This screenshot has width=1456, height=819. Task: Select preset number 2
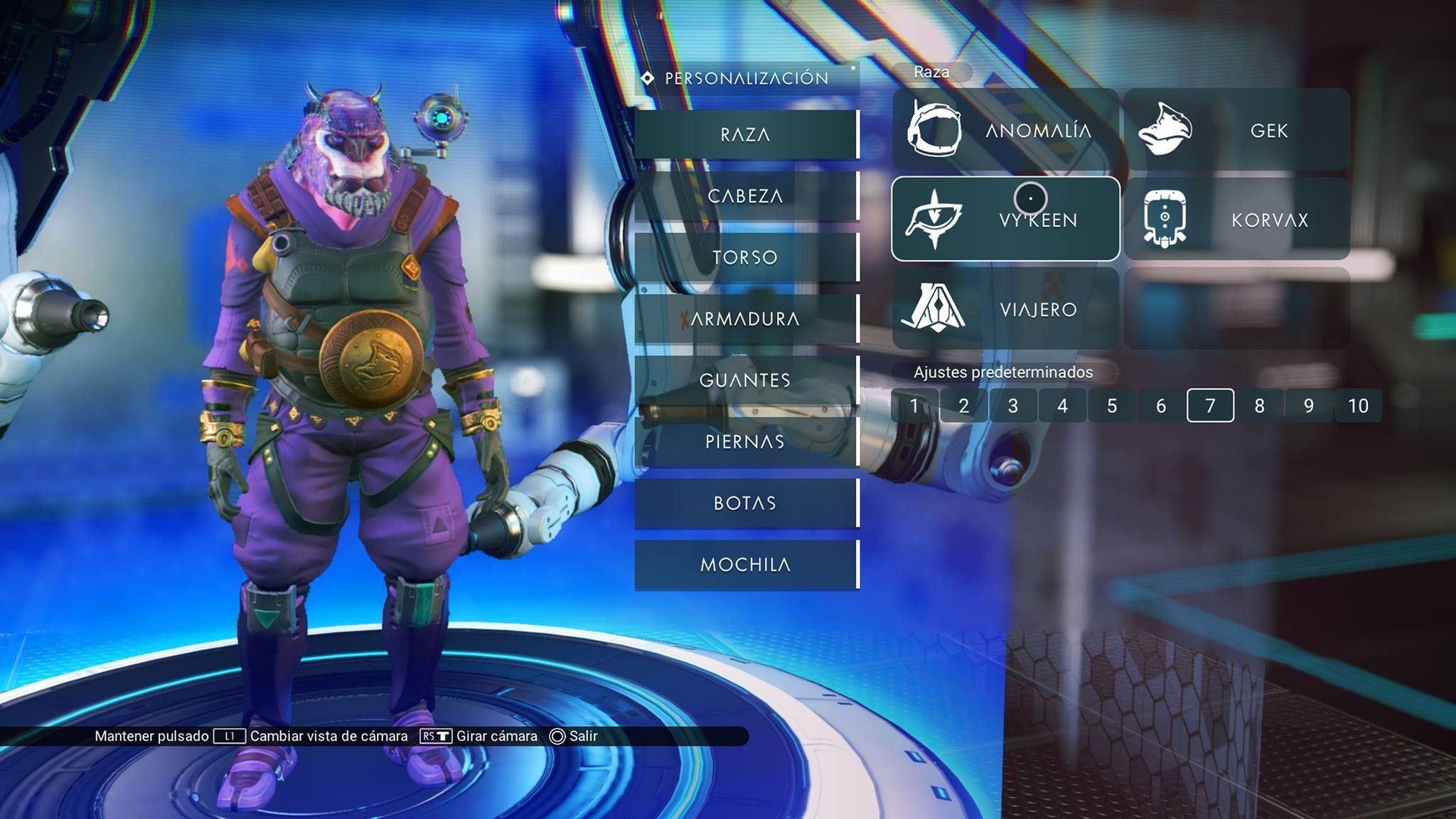point(964,406)
